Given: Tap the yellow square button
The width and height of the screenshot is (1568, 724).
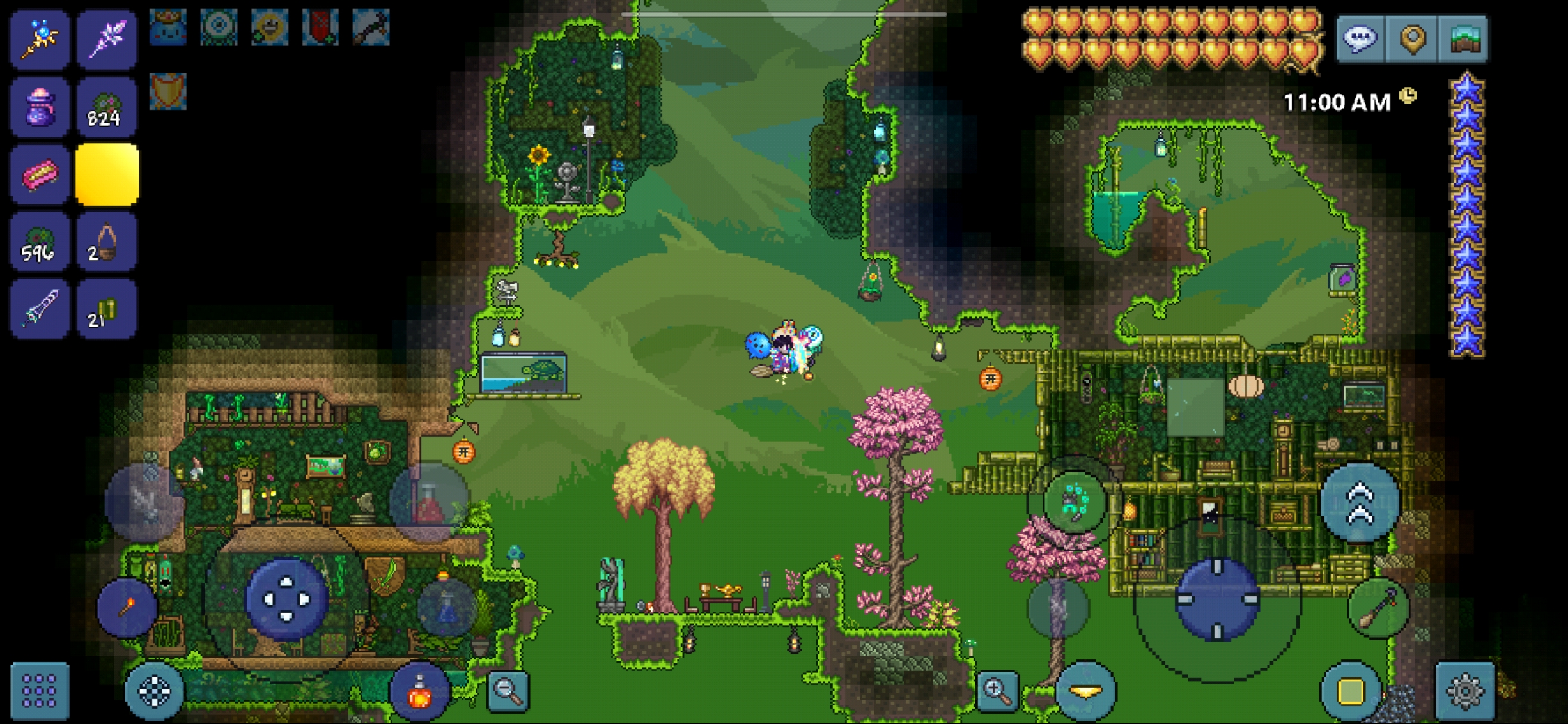Looking at the screenshot, I should click(x=1349, y=691).
